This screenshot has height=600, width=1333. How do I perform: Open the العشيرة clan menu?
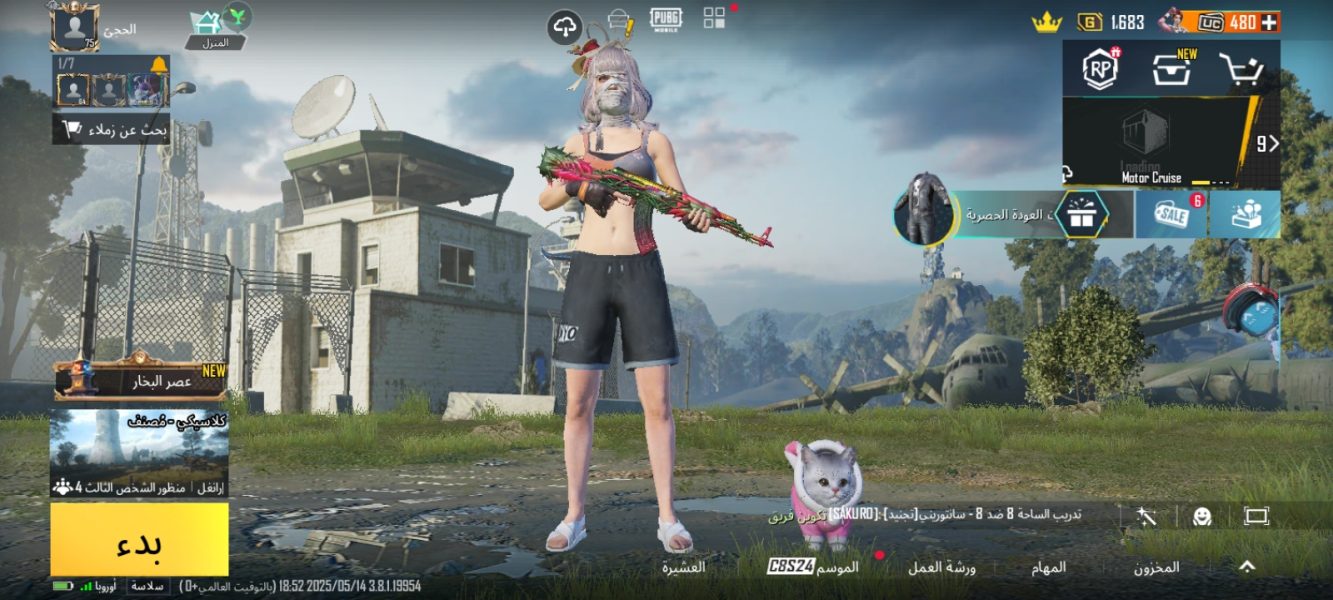click(x=683, y=567)
